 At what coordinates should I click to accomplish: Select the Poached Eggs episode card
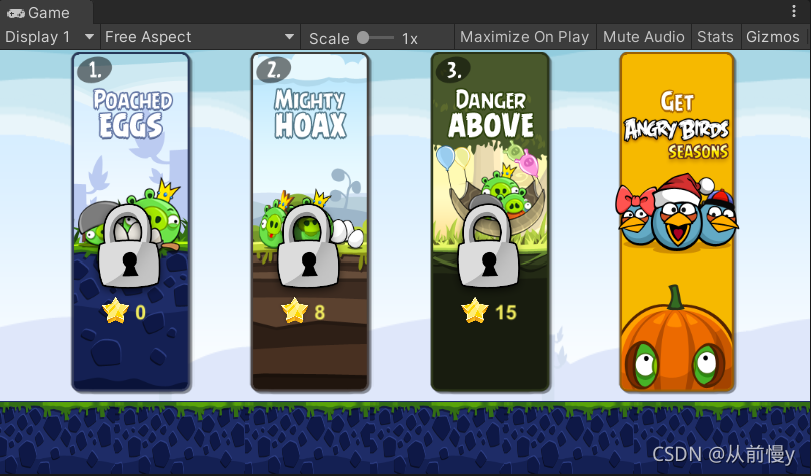click(131, 222)
